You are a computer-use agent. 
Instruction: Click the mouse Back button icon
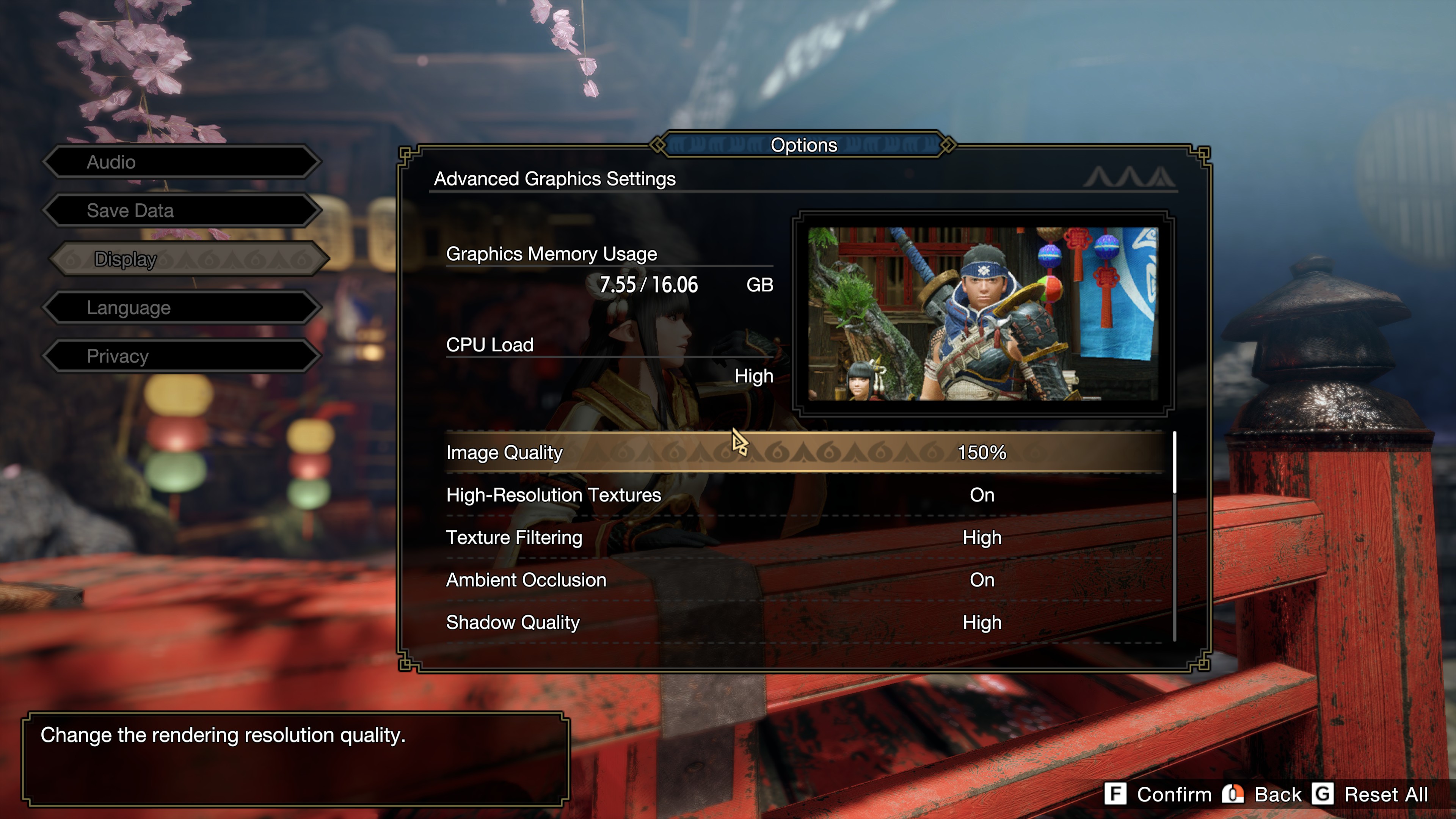[x=1232, y=794]
